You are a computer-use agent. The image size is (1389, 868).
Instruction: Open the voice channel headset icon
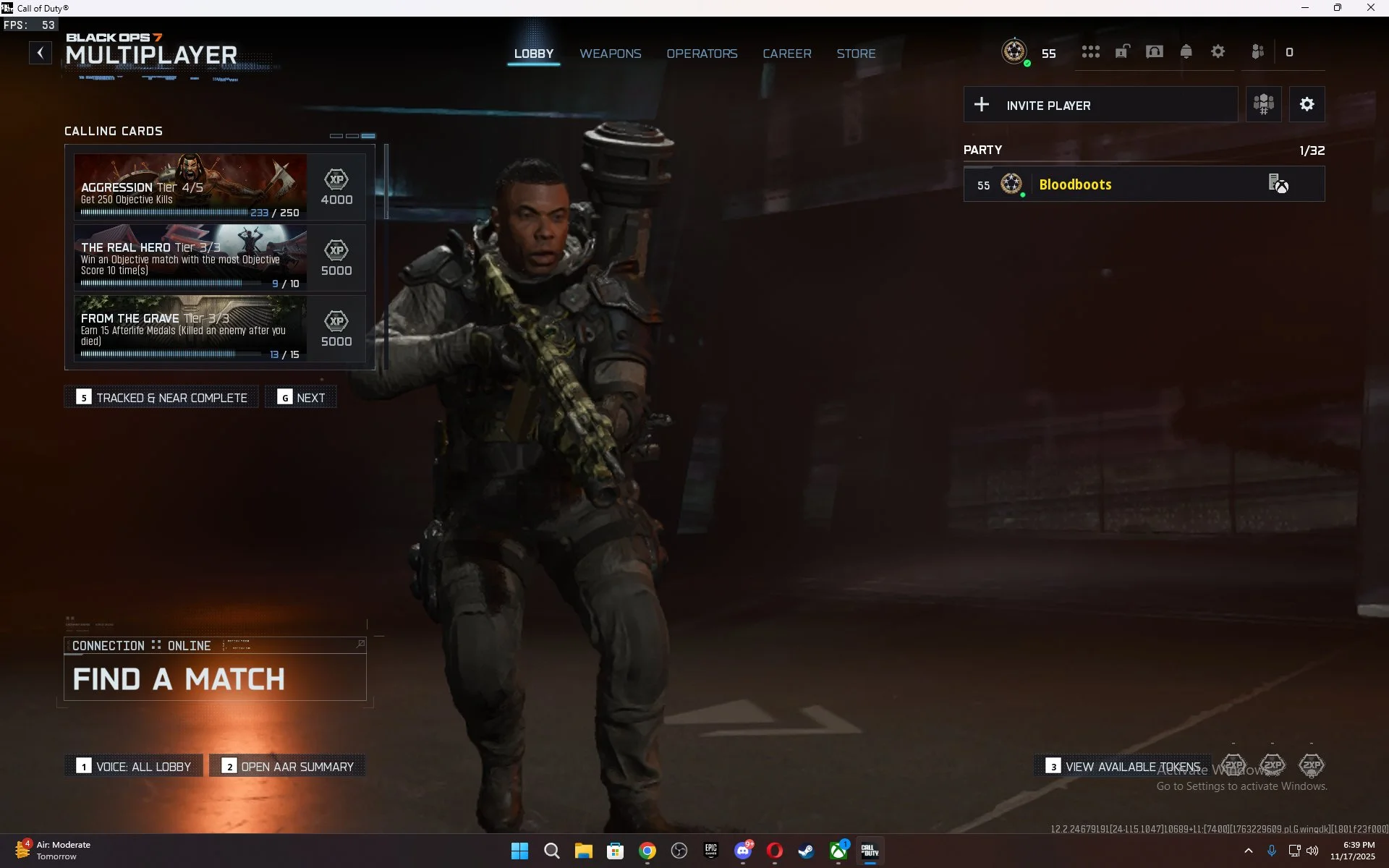[1154, 51]
